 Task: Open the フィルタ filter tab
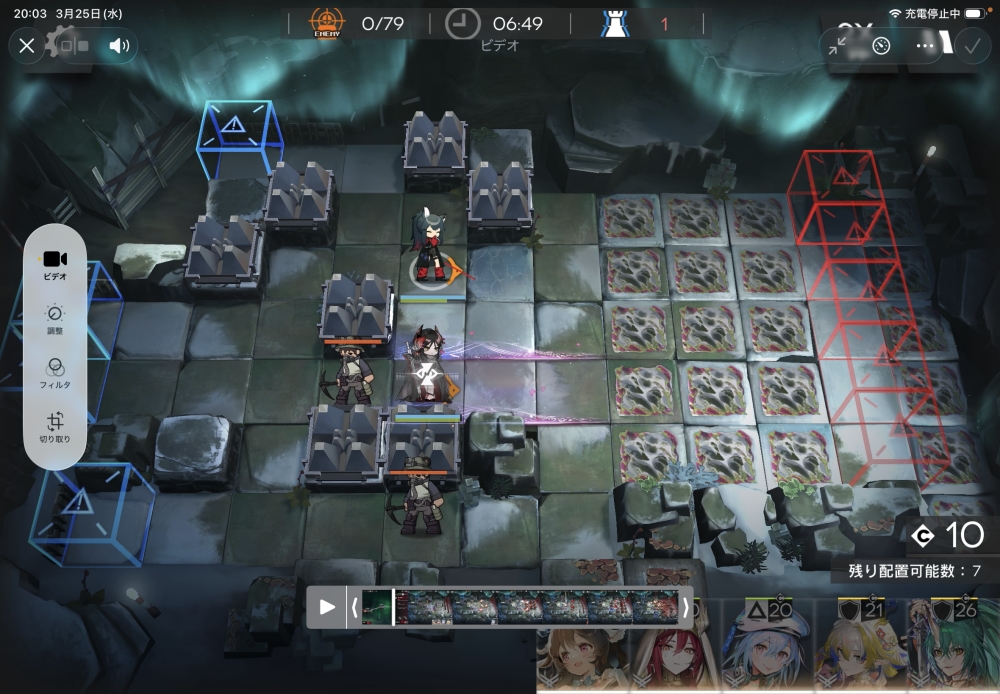point(55,373)
